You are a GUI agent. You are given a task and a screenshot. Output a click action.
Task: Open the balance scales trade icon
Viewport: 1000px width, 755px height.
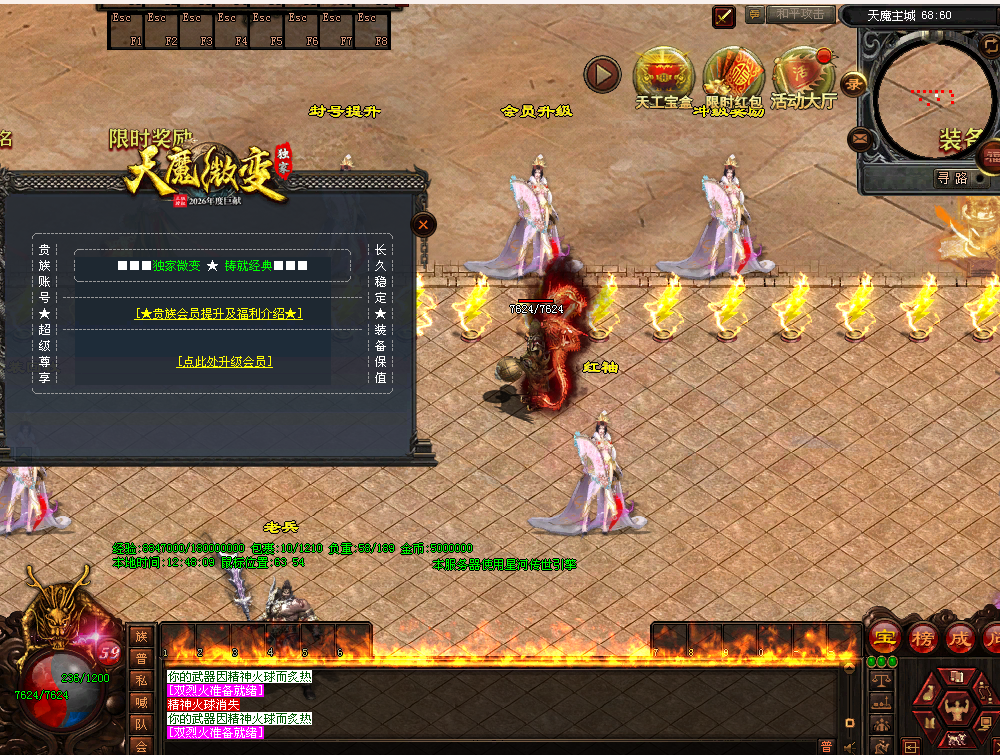point(881,680)
